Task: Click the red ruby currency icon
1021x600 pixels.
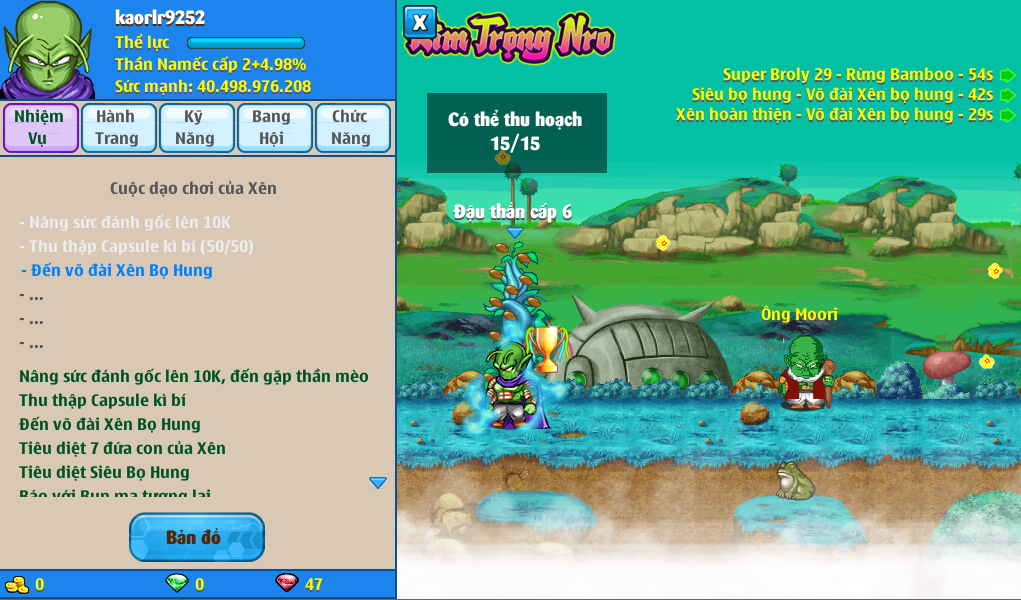Action: pyautogui.click(x=287, y=583)
